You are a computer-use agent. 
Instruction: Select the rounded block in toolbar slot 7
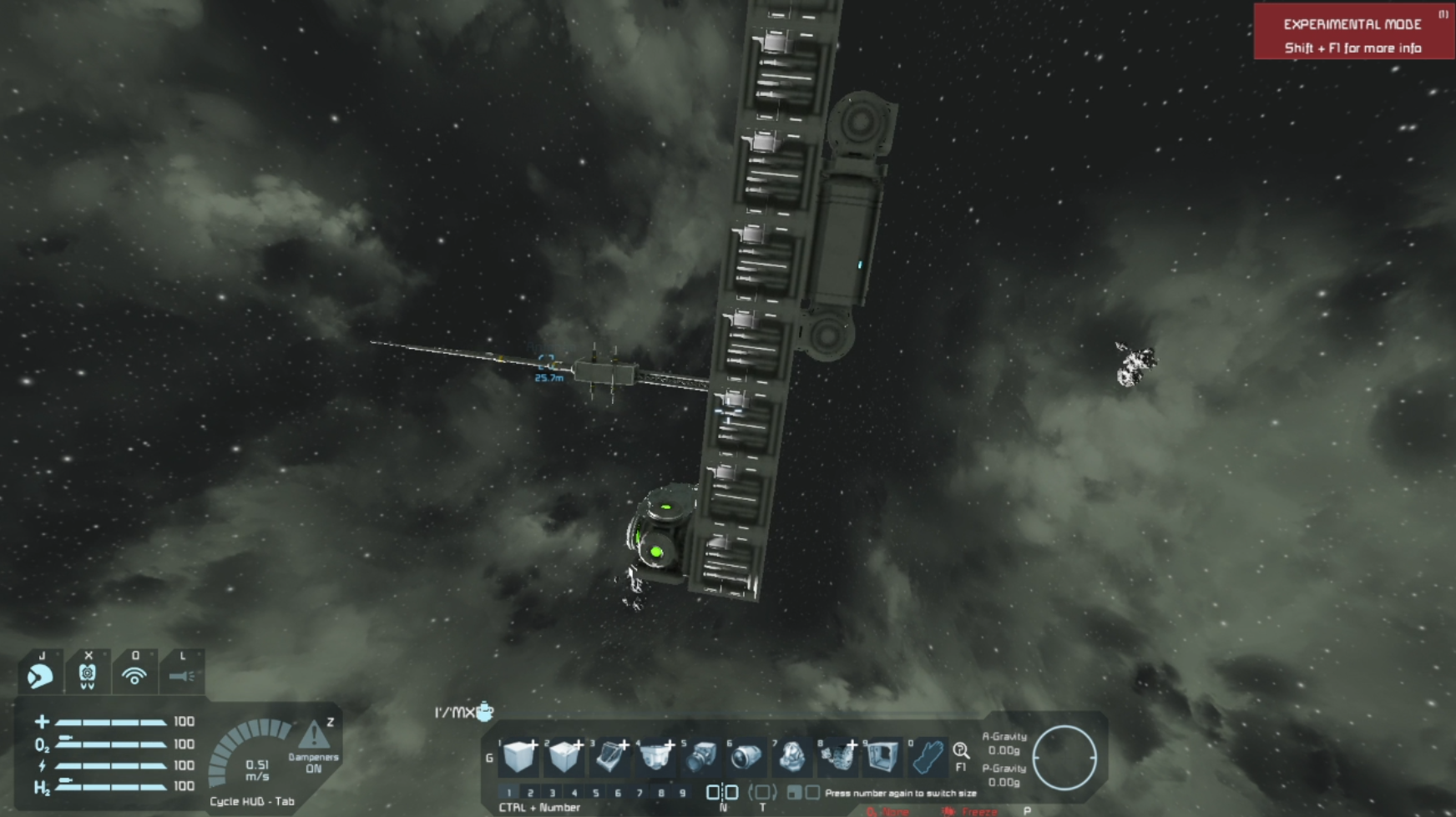(x=791, y=757)
